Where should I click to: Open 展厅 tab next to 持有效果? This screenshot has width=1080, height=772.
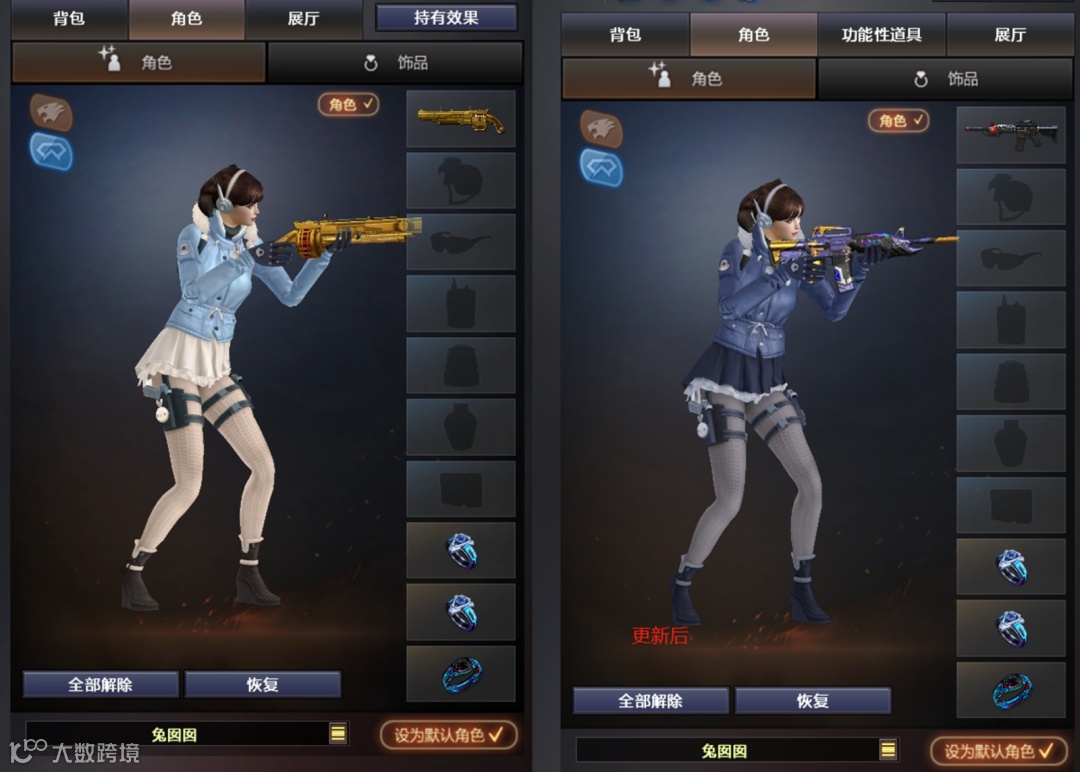click(x=303, y=19)
